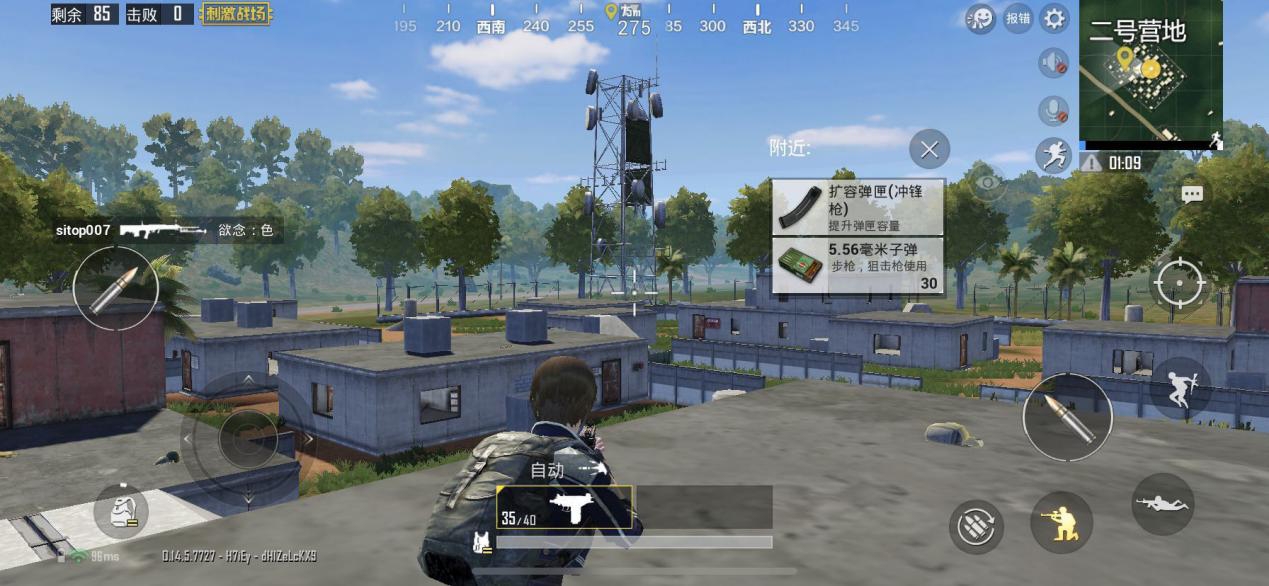Toggle the muted microphone icon
Image resolution: width=1269 pixels, height=586 pixels.
tap(1054, 109)
